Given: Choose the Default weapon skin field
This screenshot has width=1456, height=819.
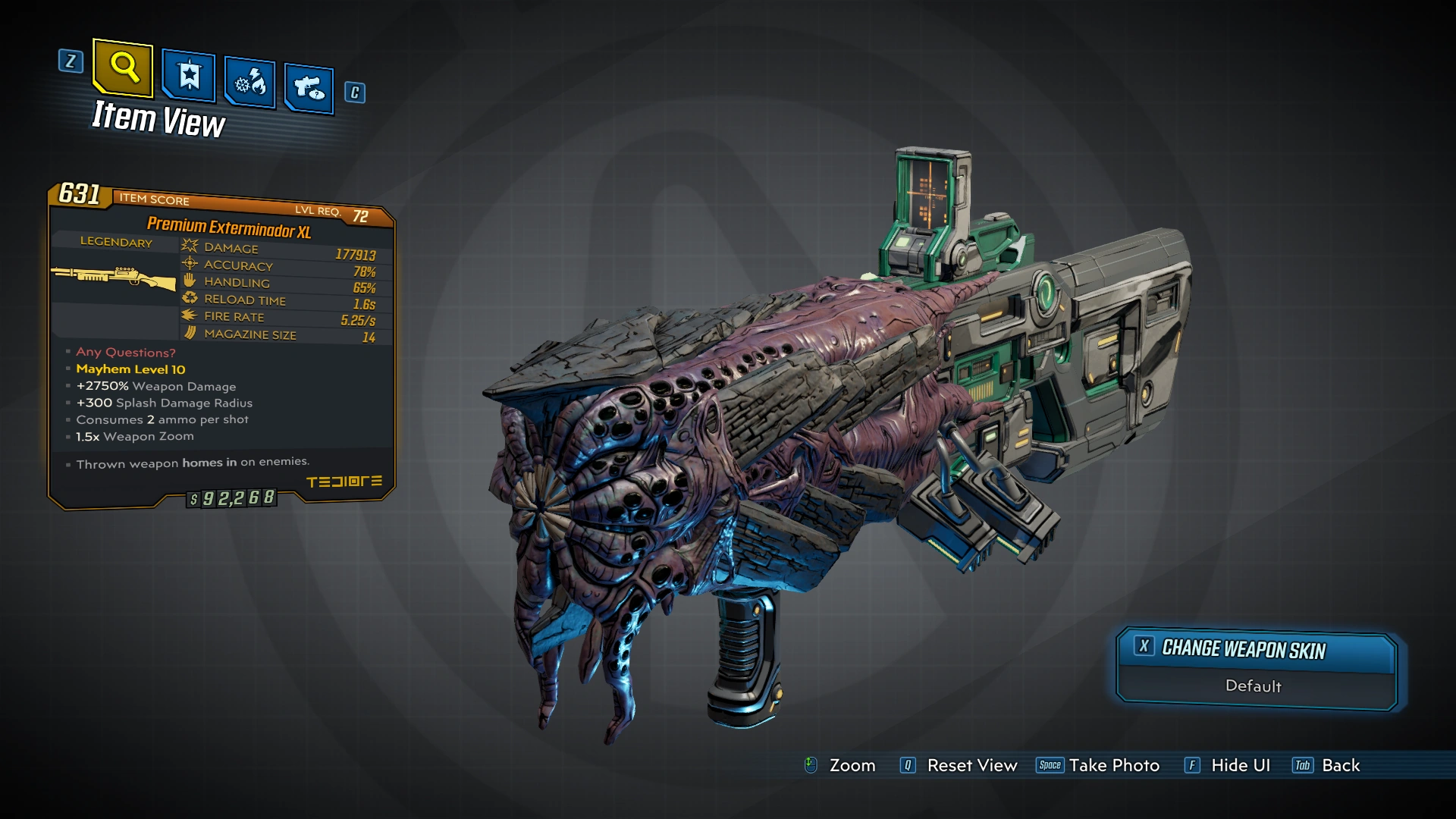Looking at the screenshot, I should 1254,686.
